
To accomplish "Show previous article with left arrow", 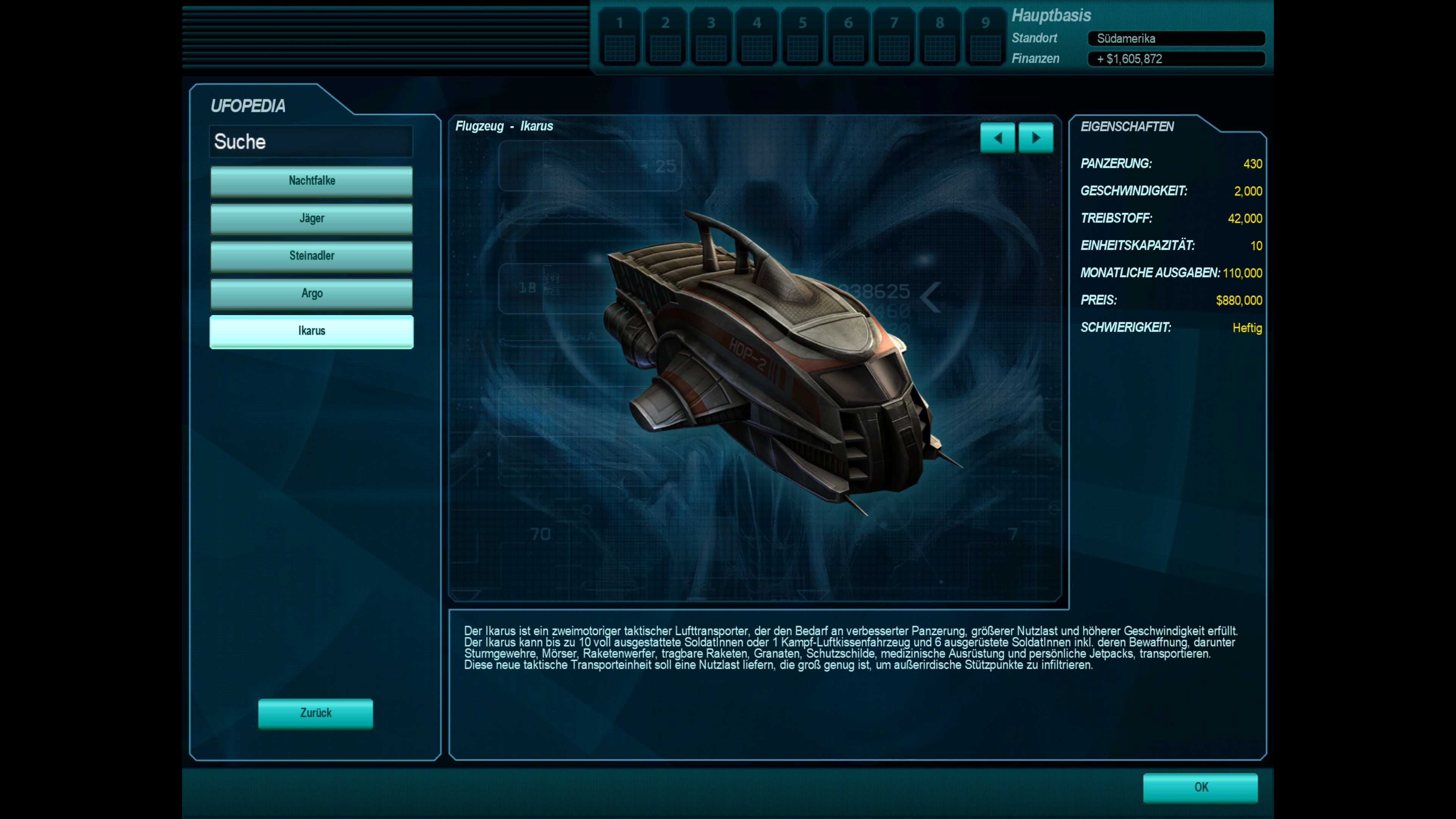I will 997,138.
